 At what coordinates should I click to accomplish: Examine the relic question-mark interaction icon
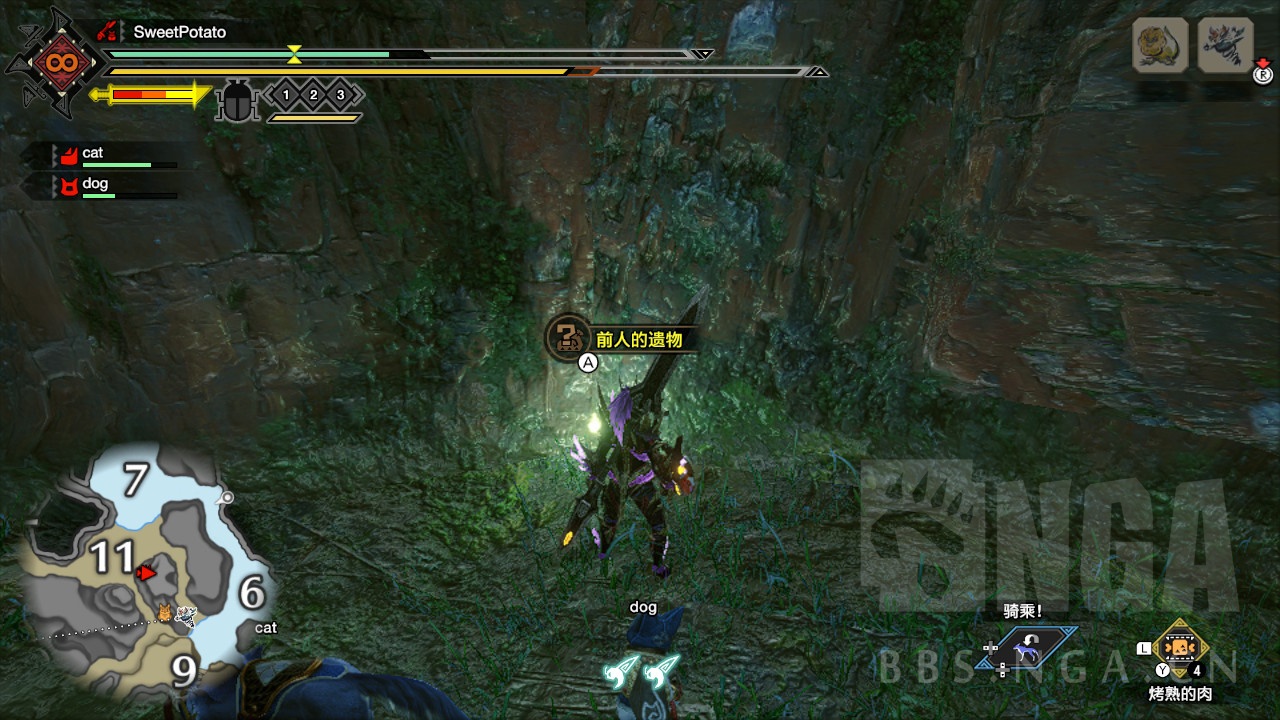(568, 337)
